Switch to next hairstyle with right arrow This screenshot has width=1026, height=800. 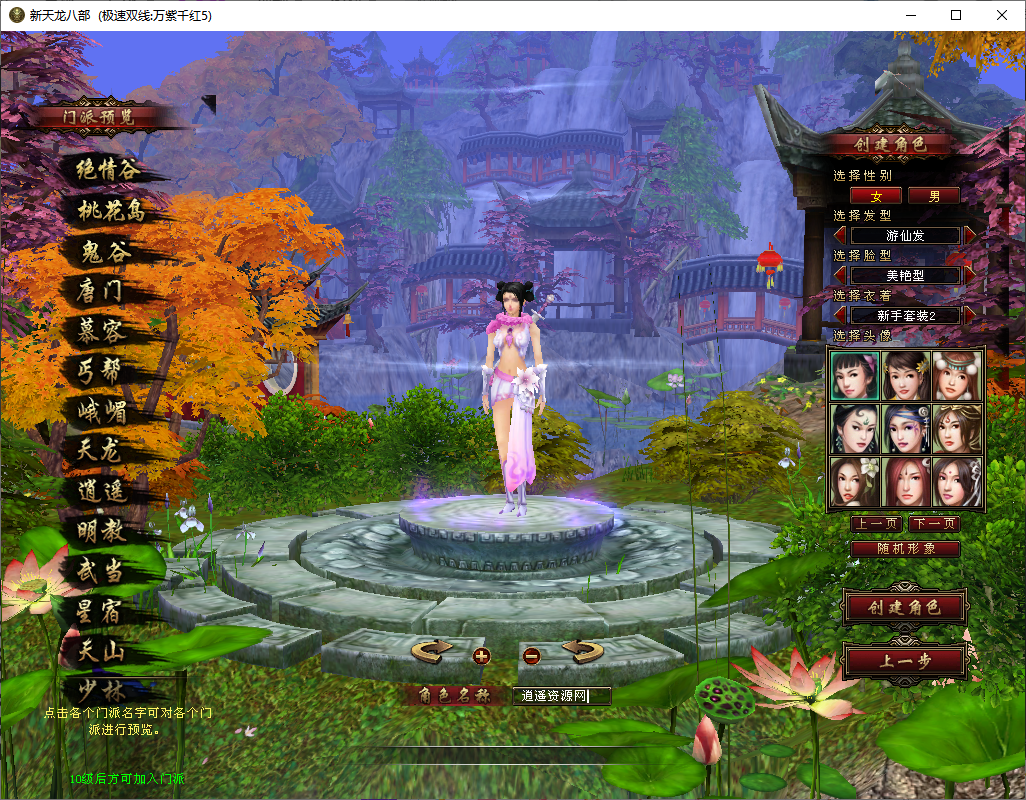pyautogui.click(x=970, y=235)
